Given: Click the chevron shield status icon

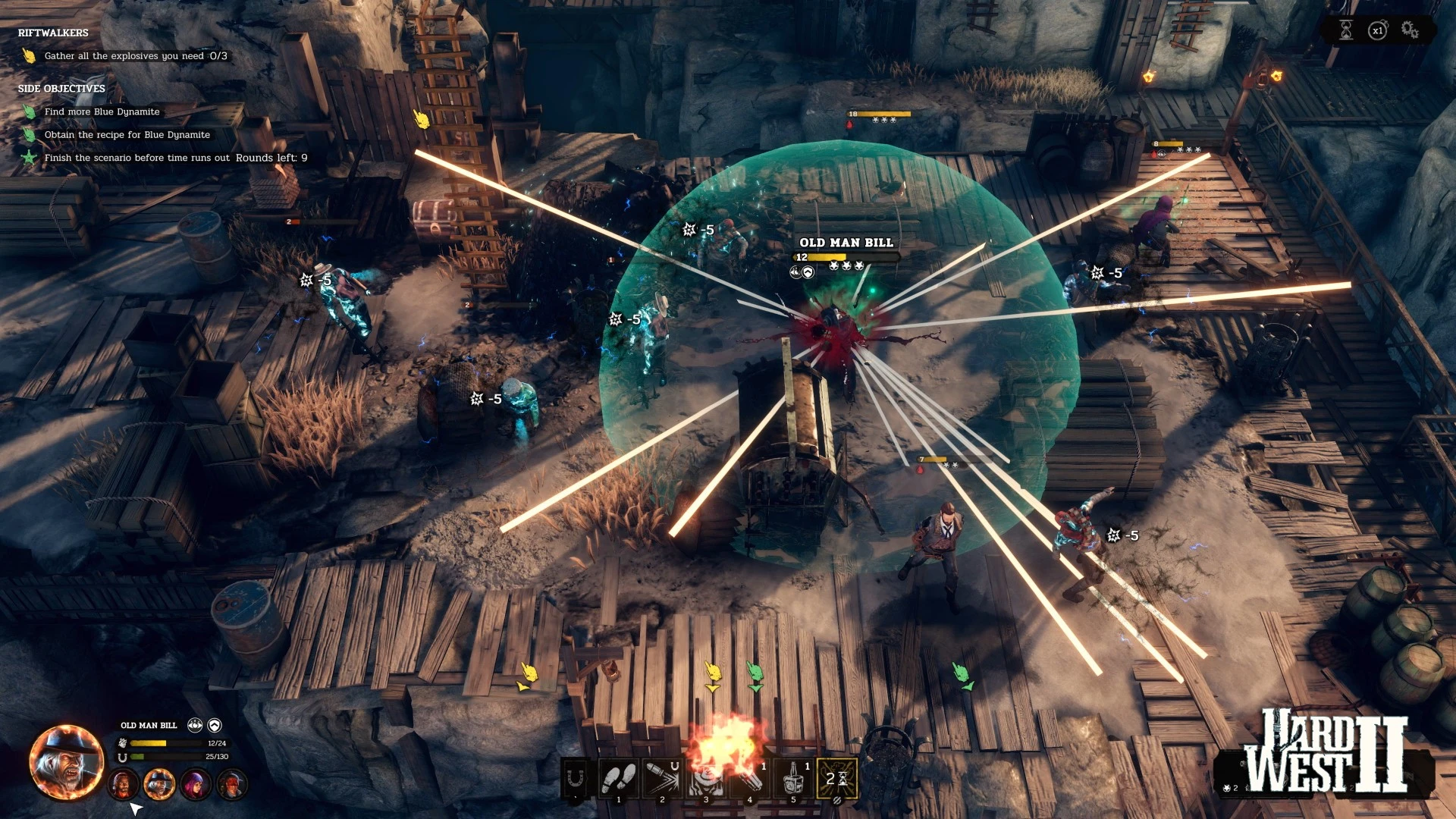Looking at the screenshot, I should click(x=215, y=725).
